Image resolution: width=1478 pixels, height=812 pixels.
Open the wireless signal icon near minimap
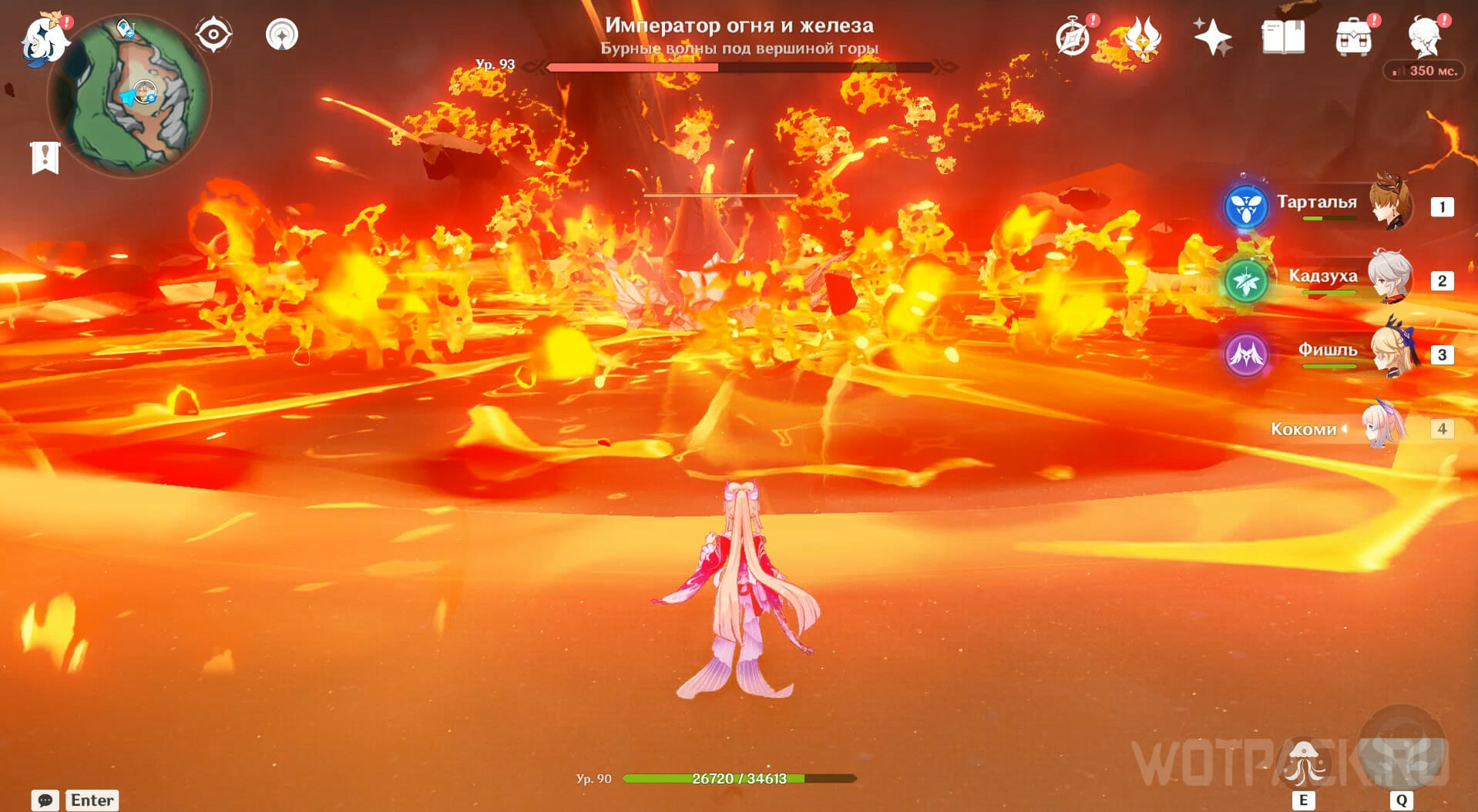[x=282, y=35]
